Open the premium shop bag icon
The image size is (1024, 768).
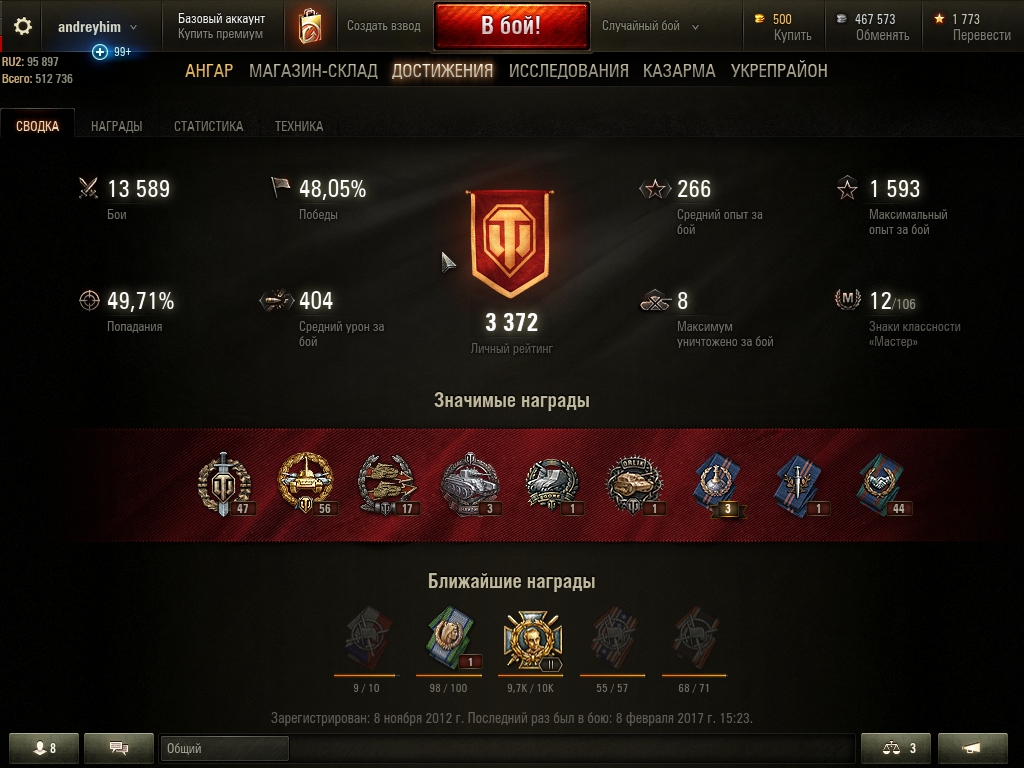(310, 27)
